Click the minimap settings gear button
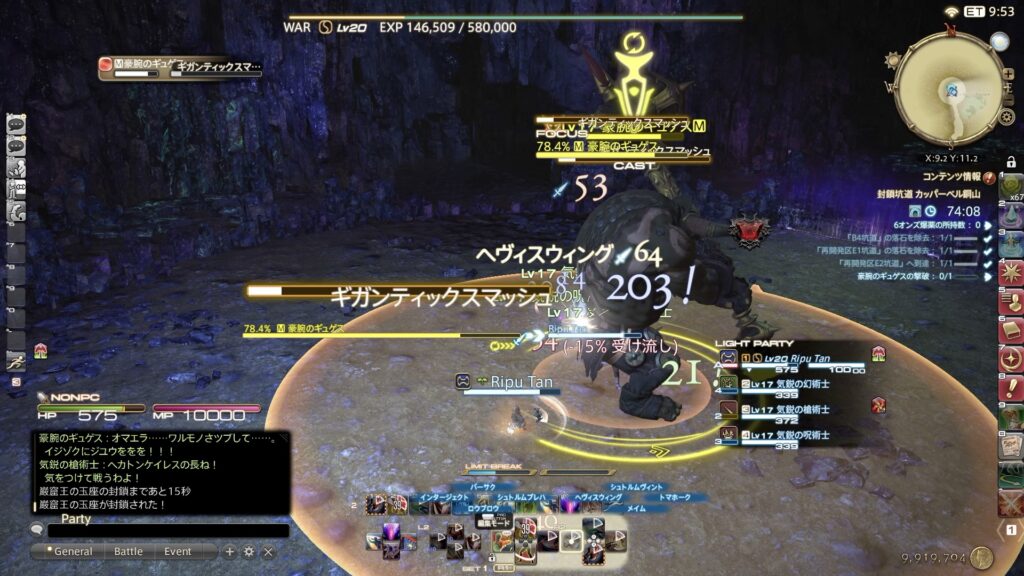1024x576 pixels. point(1006,117)
